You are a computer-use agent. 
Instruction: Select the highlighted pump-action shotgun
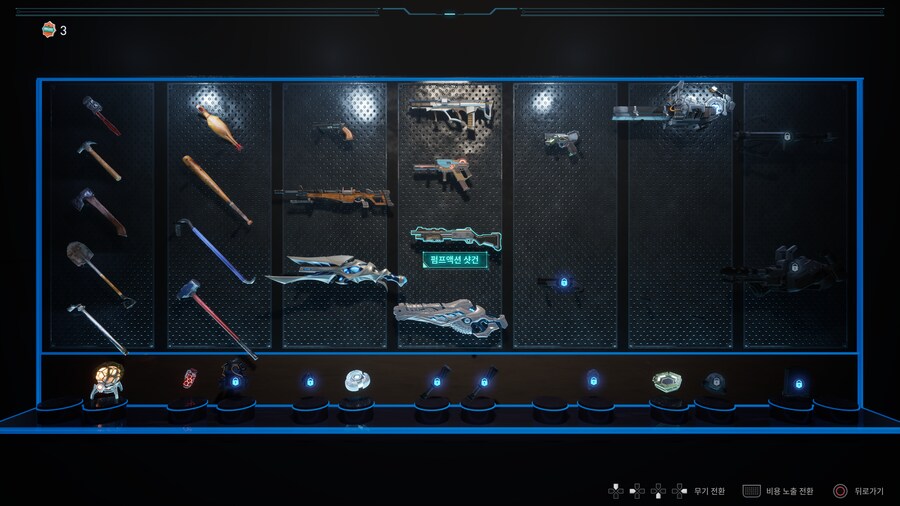click(455, 236)
